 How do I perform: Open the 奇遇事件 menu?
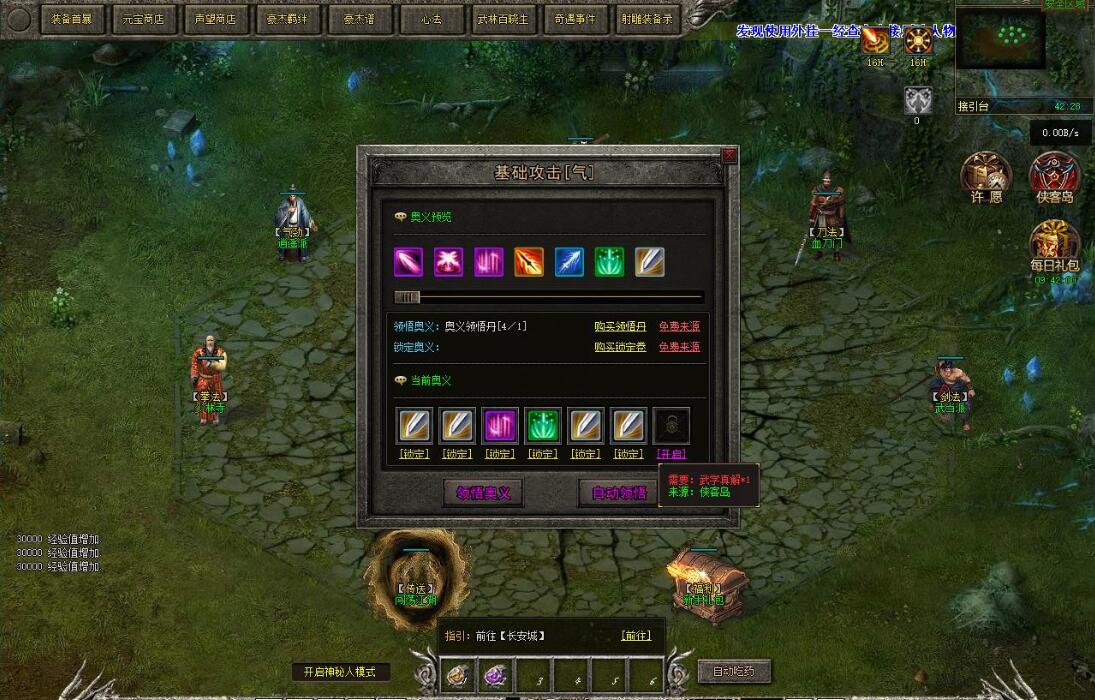574,19
